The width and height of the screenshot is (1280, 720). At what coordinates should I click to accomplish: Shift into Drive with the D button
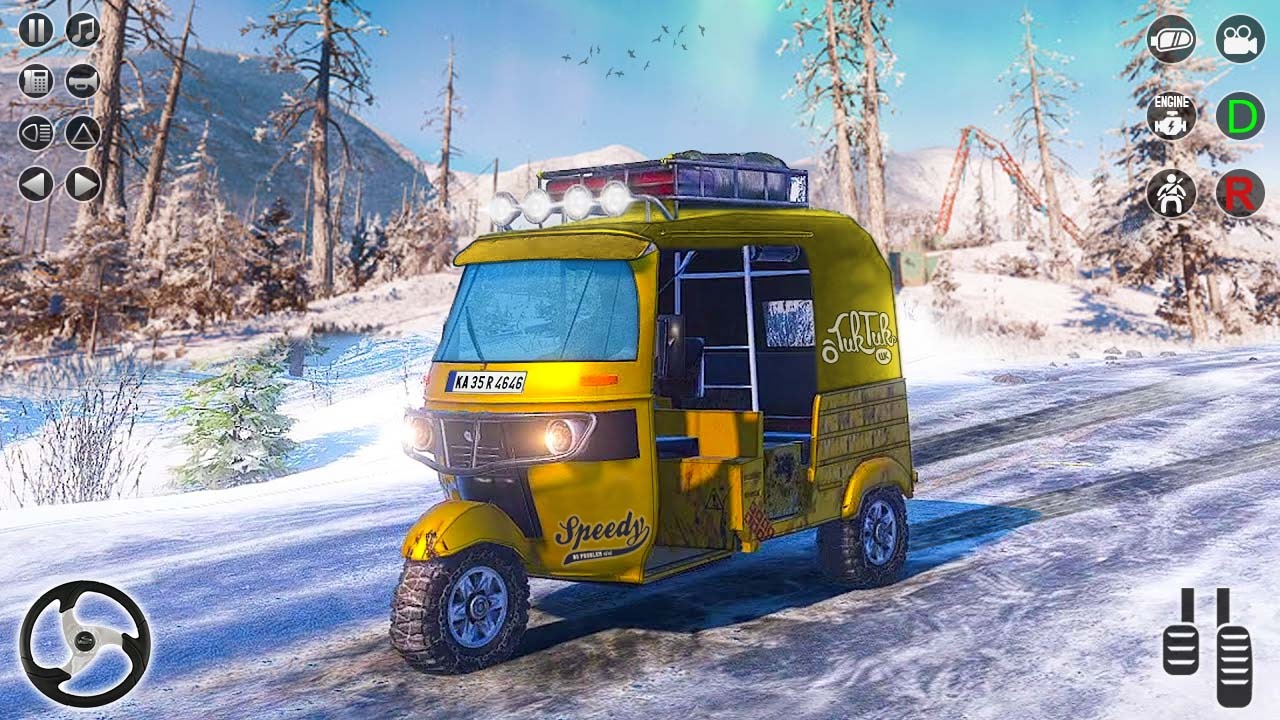pos(1241,117)
